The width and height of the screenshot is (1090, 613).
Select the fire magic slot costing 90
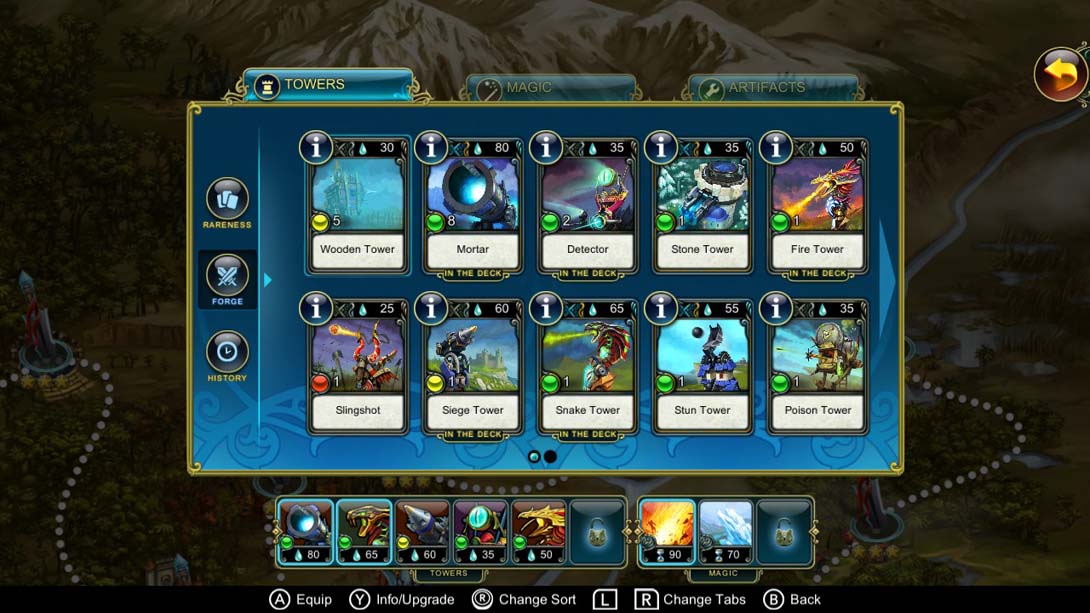point(666,531)
